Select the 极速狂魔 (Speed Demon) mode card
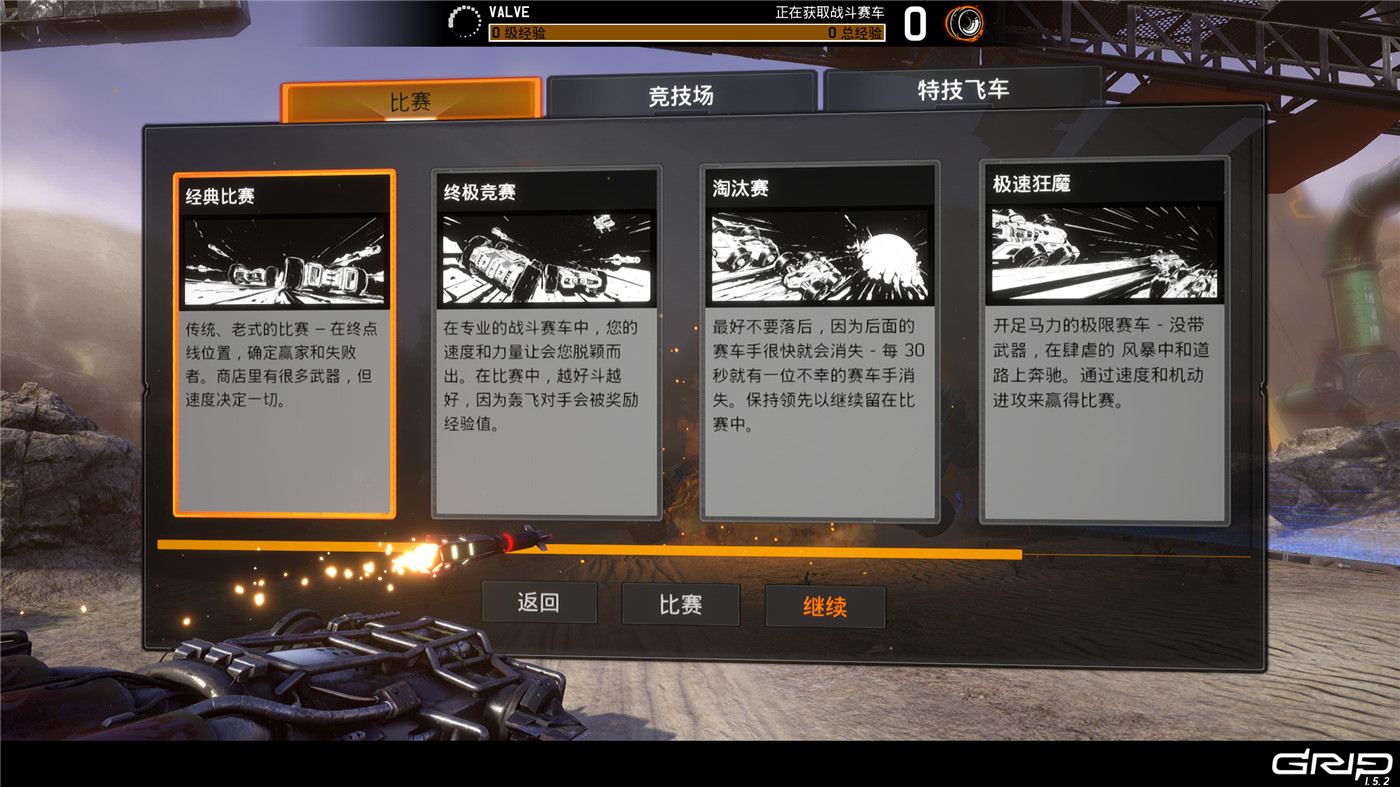 pos(1103,345)
